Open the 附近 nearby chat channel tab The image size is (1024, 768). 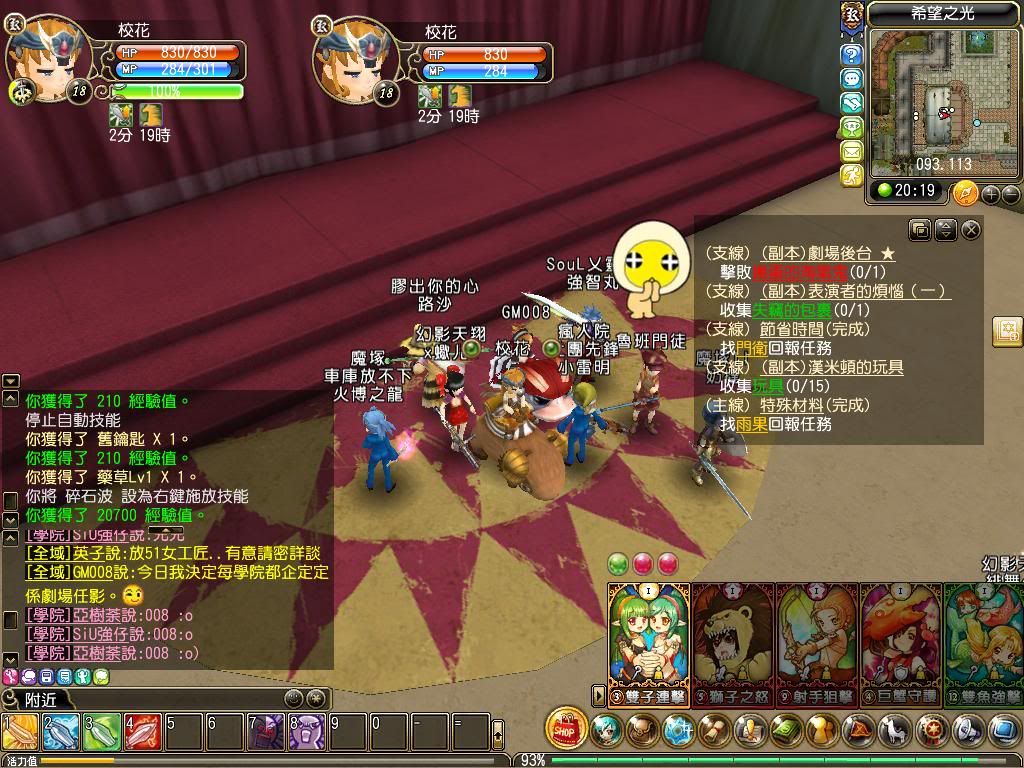pos(40,699)
